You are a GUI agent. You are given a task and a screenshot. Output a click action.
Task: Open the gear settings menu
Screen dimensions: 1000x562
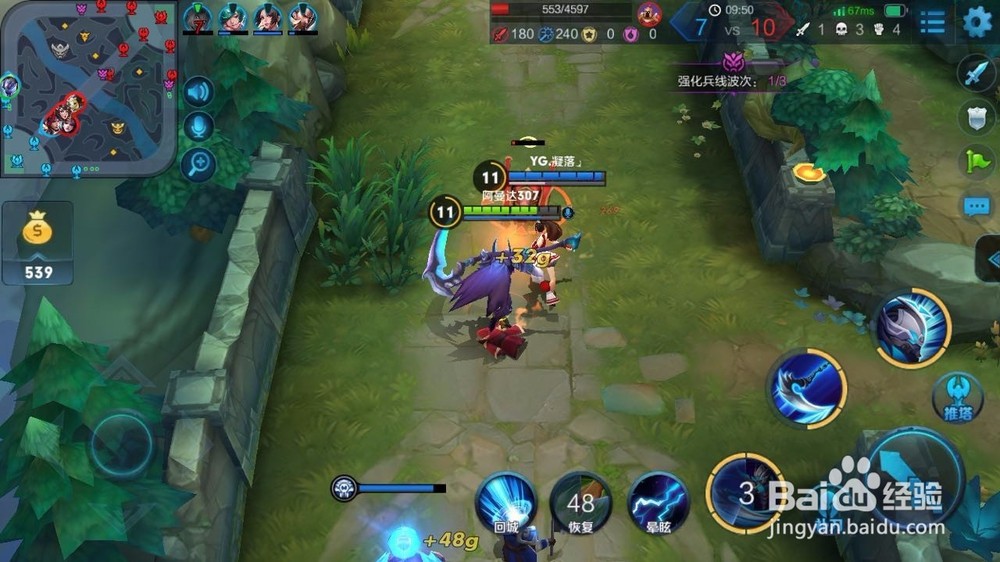[x=977, y=20]
